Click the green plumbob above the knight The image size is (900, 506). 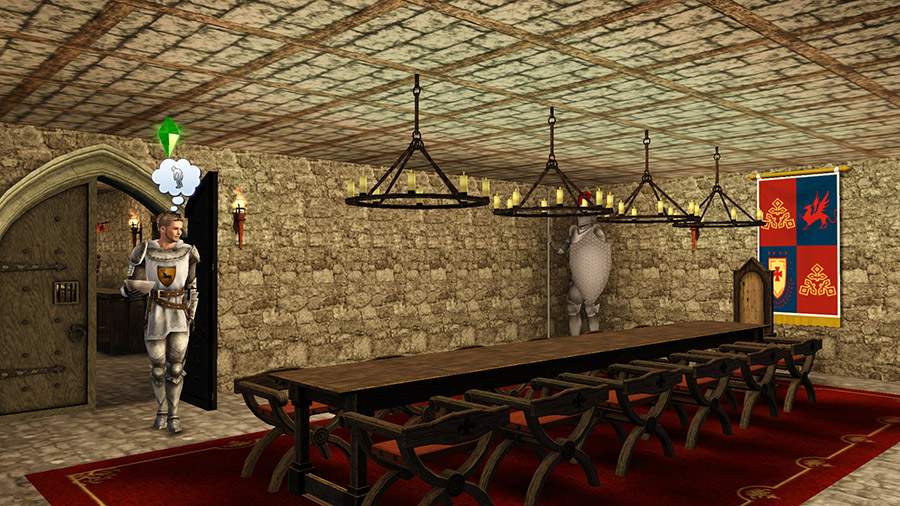pyautogui.click(x=170, y=136)
